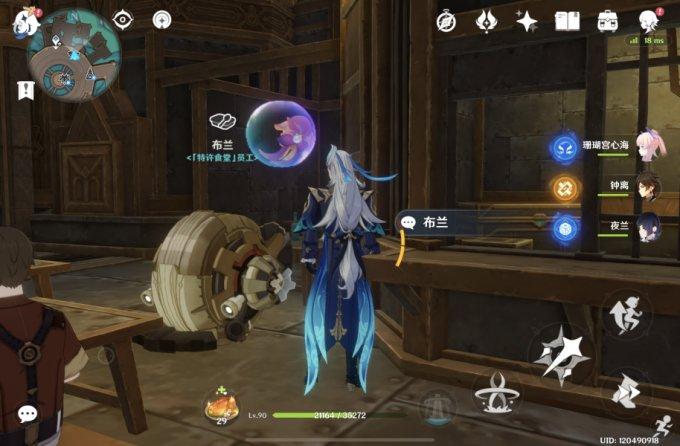680x446 pixels.
Task: Open the compass icon in the top bar
Action: [447, 20]
